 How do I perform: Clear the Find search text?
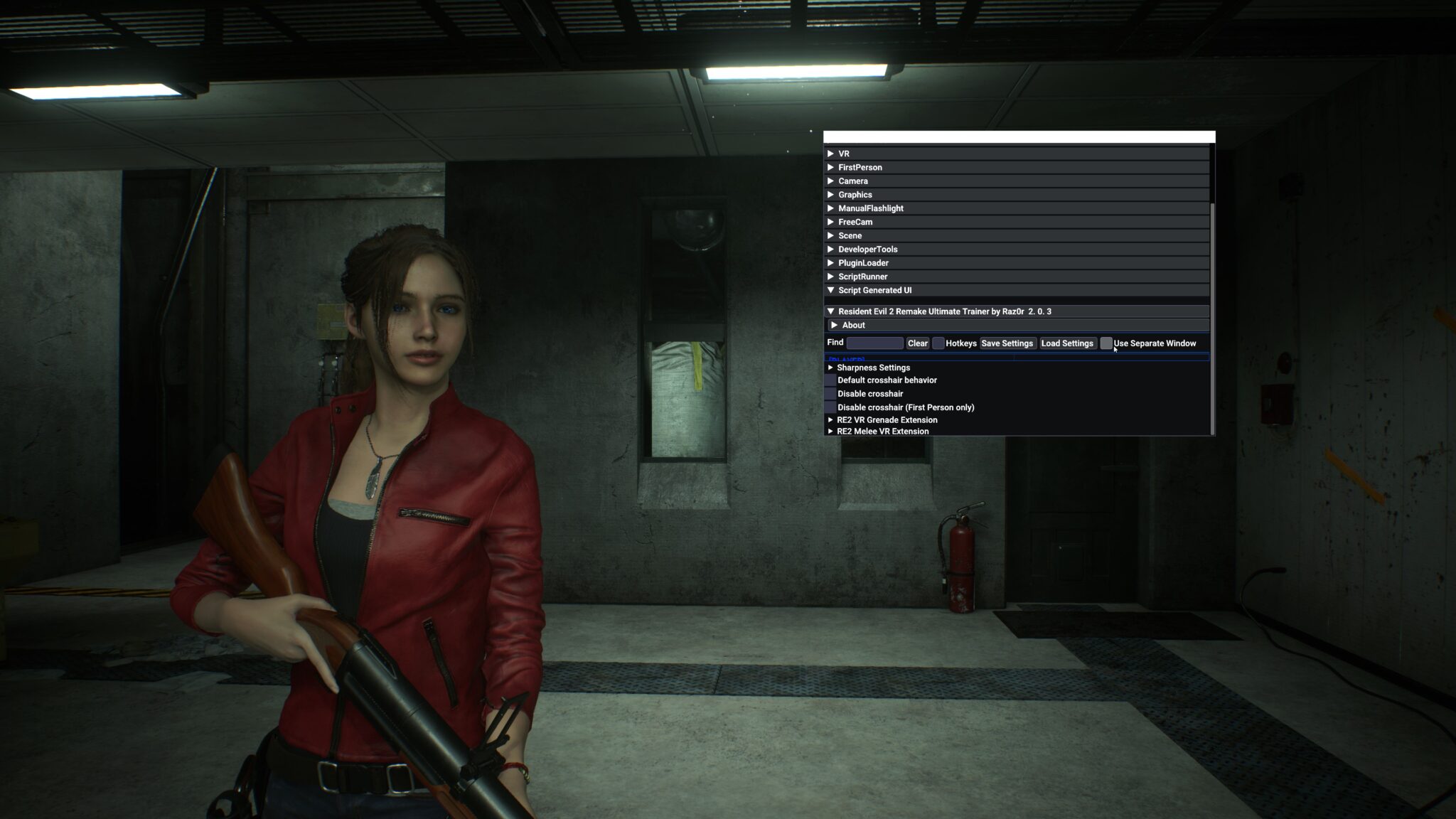coord(917,343)
